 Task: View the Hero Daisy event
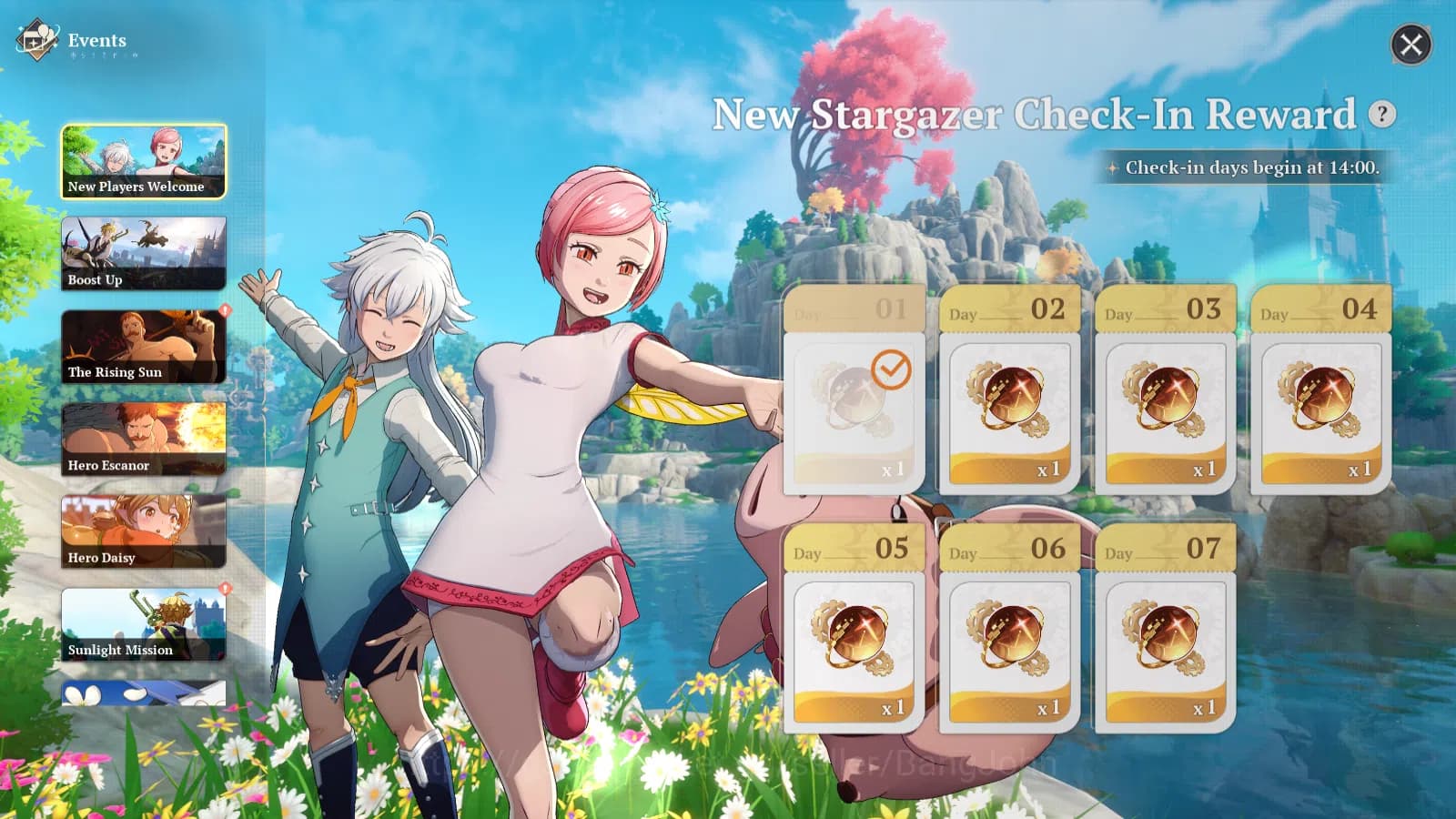(x=143, y=531)
